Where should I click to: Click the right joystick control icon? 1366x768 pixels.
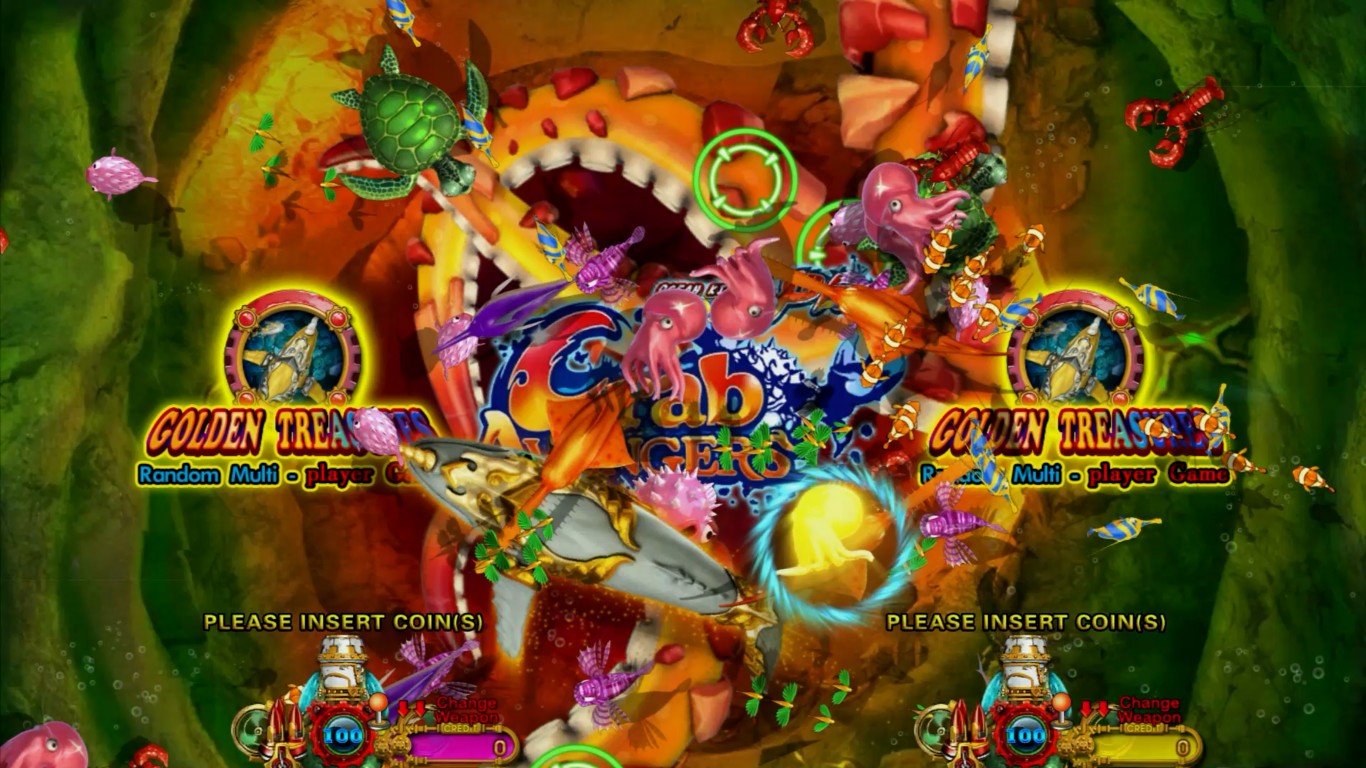(1061, 709)
